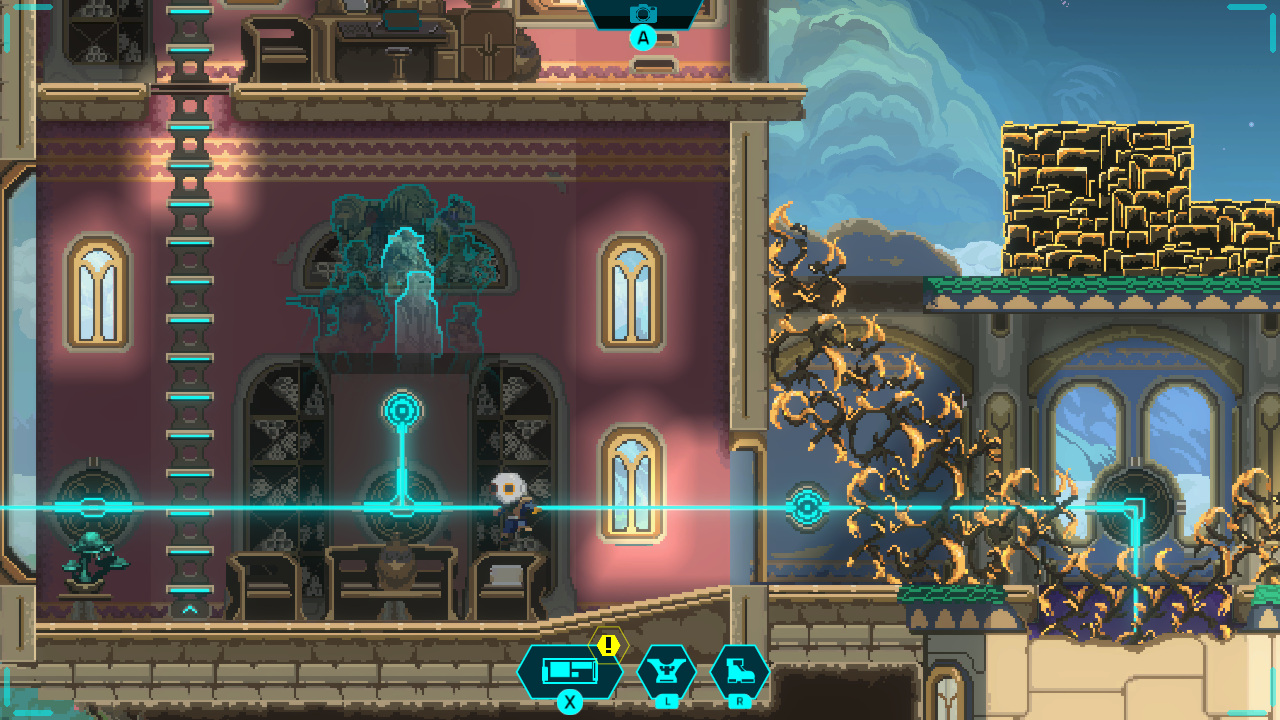The width and height of the screenshot is (1280, 720).
Task: Select the glowing lamp post emblem icon
Action: click(400, 407)
